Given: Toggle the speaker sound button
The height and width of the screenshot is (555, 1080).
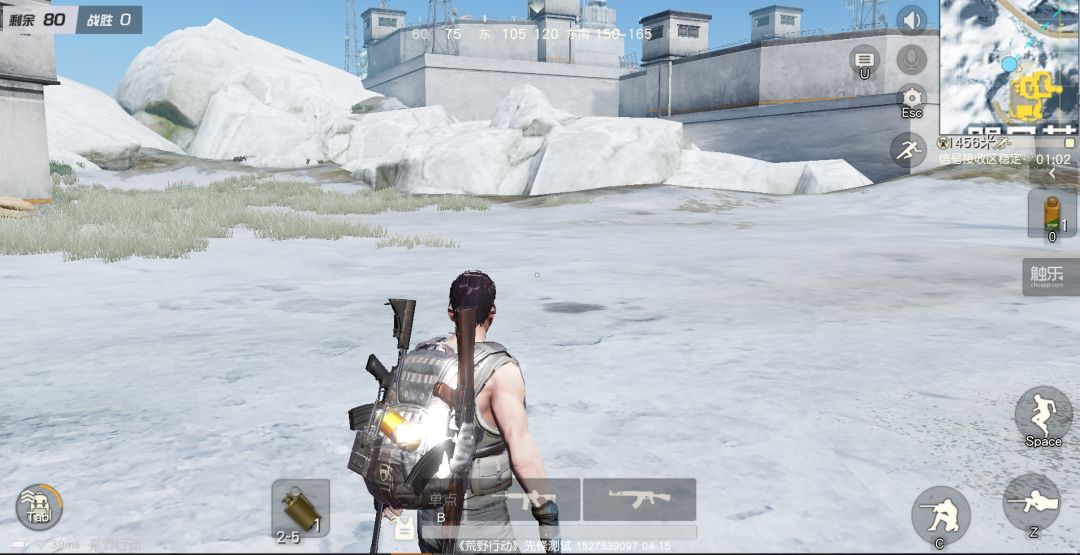Looking at the screenshot, I should (x=911, y=20).
